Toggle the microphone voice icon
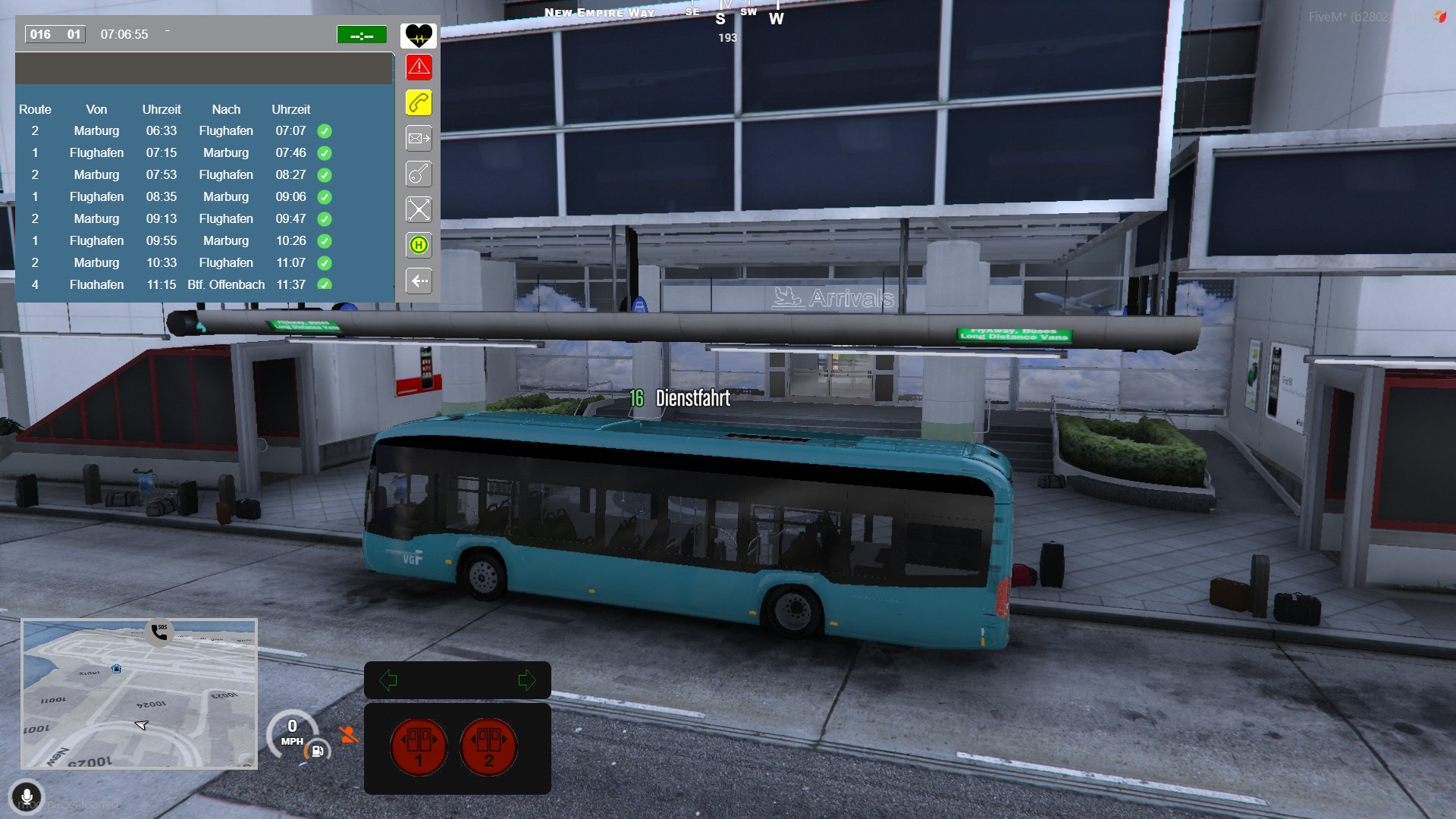The height and width of the screenshot is (819, 1456). (27, 797)
